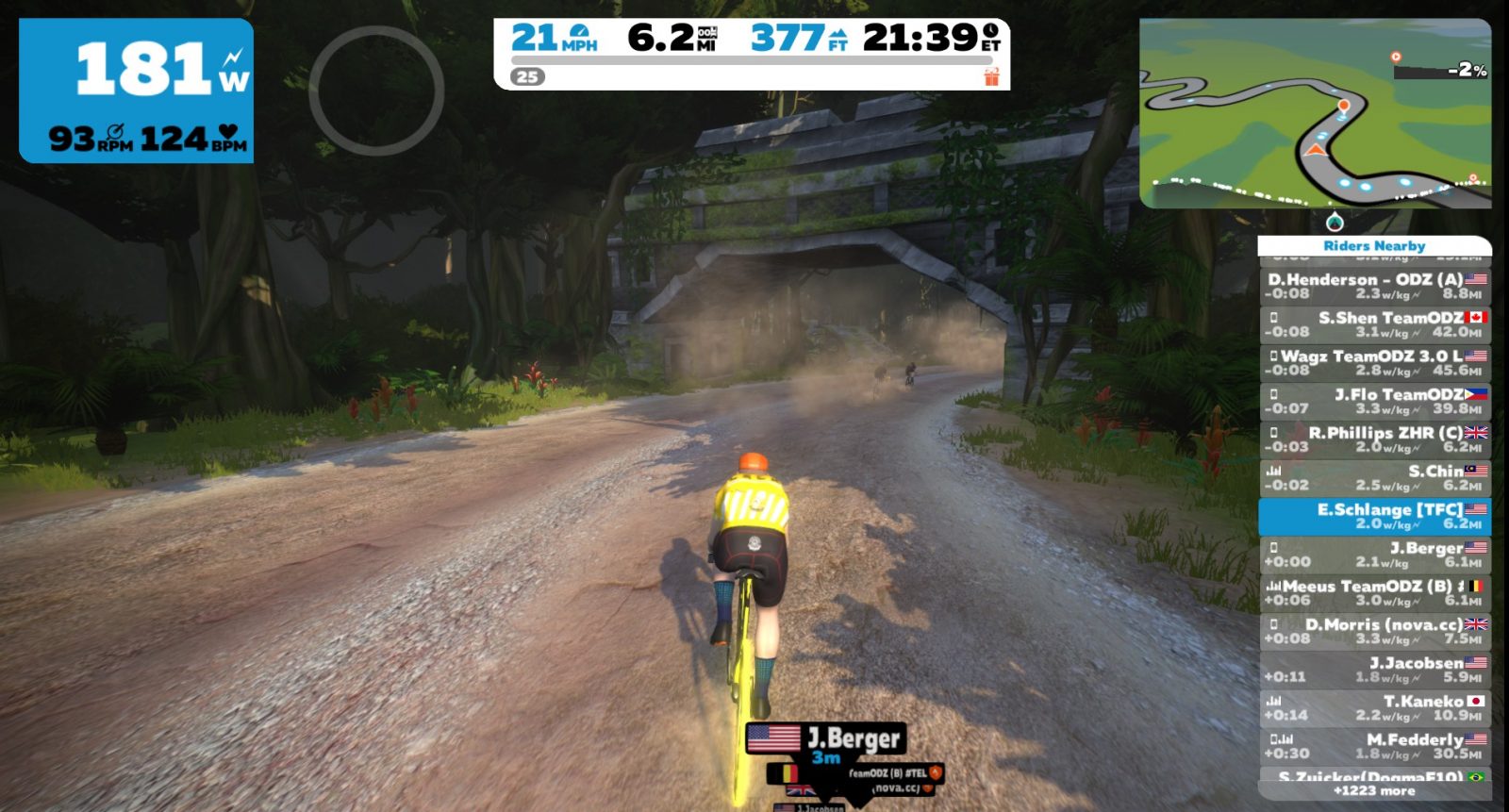1509x812 pixels.
Task: Select D.Morris (nova.cc) rider row
Action: click(1374, 632)
